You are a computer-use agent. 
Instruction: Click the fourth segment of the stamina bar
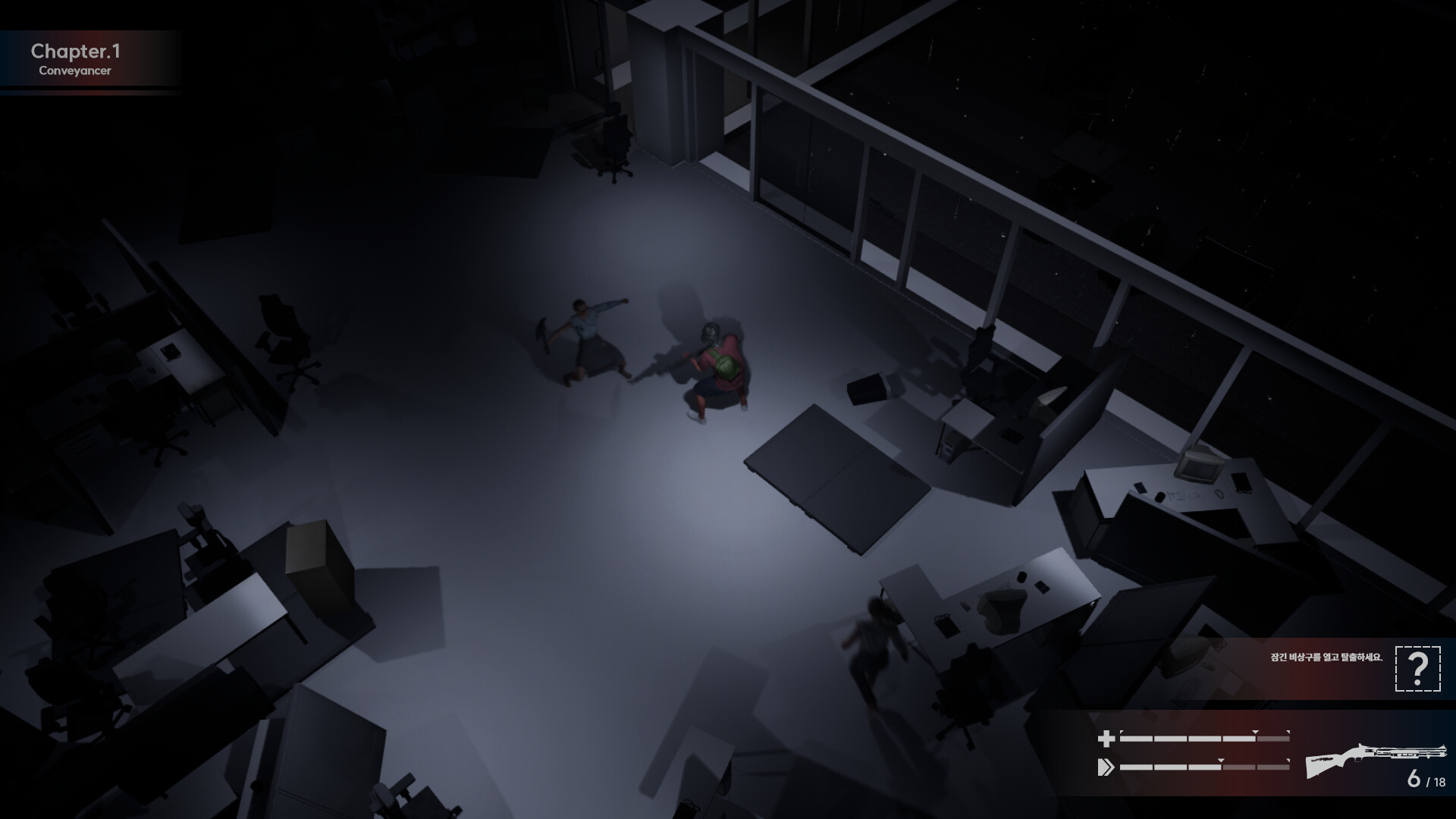click(1239, 767)
